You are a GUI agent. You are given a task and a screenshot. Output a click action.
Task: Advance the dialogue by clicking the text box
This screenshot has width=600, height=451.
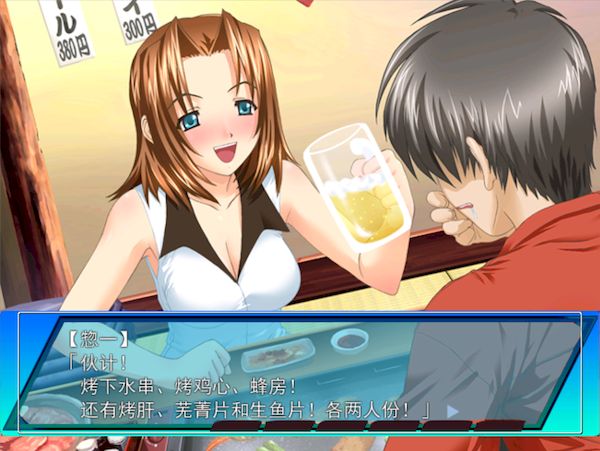click(x=300, y=370)
